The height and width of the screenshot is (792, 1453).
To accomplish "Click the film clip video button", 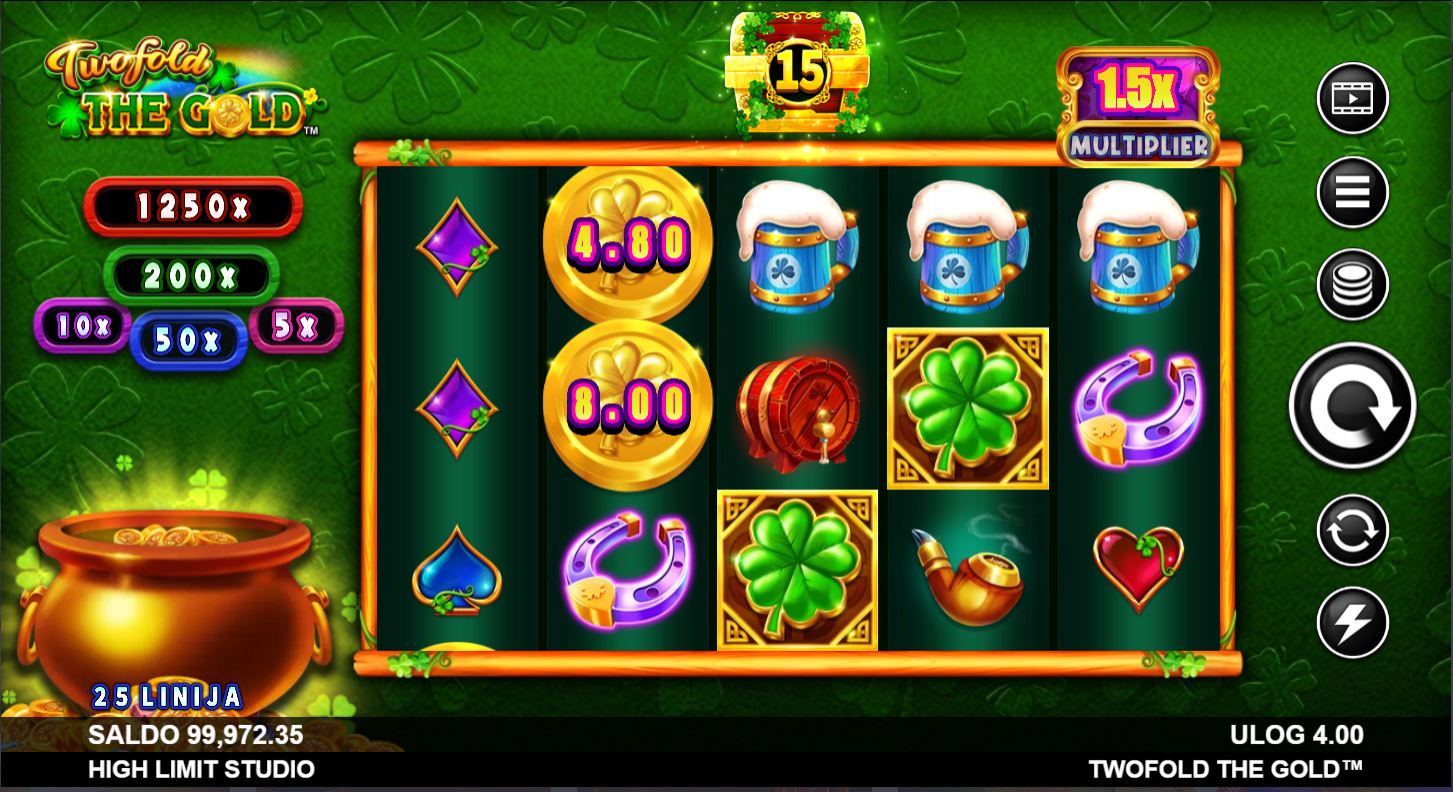I will (x=1352, y=98).
